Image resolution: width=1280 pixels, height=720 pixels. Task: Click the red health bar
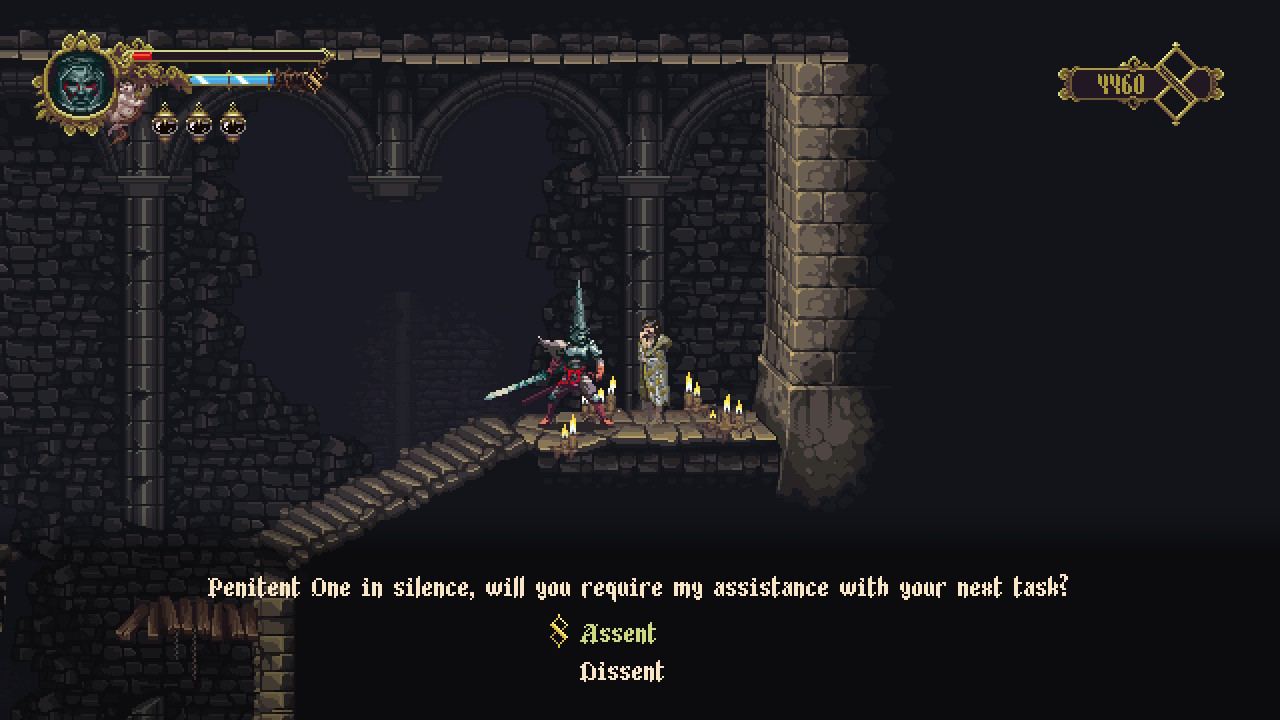[141, 55]
